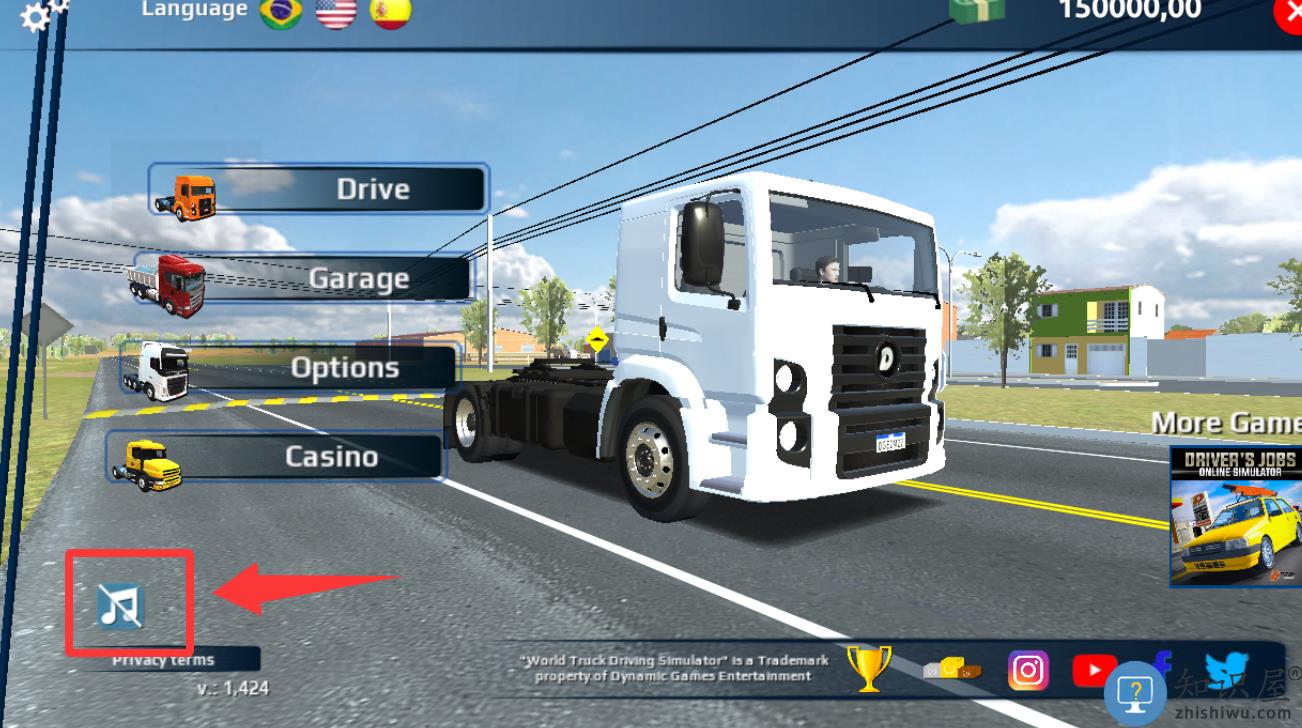
Task: View the leaderboard podium icon
Action: click(951, 668)
